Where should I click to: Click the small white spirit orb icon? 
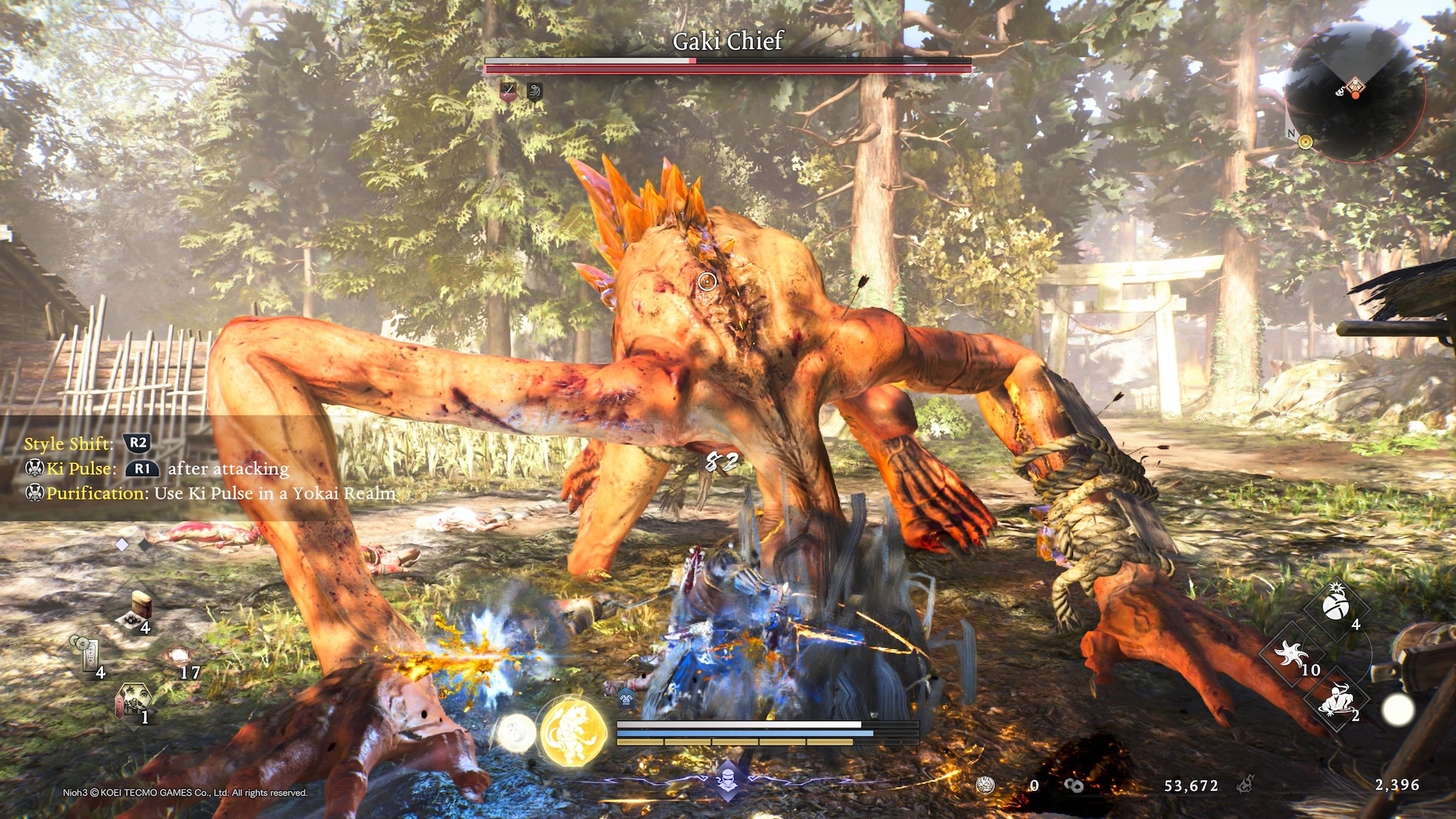point(516,733)
